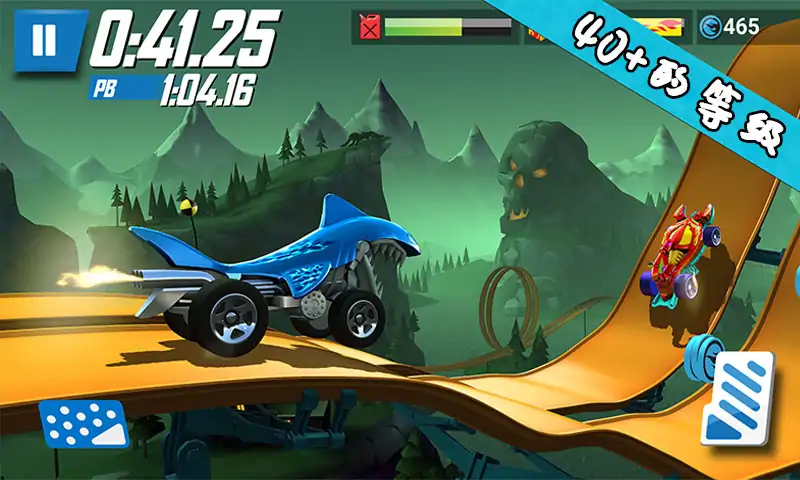The width and height of the screenshot is (800, 480).
Task: Pause the race
Action: click(x=44, y=41)
